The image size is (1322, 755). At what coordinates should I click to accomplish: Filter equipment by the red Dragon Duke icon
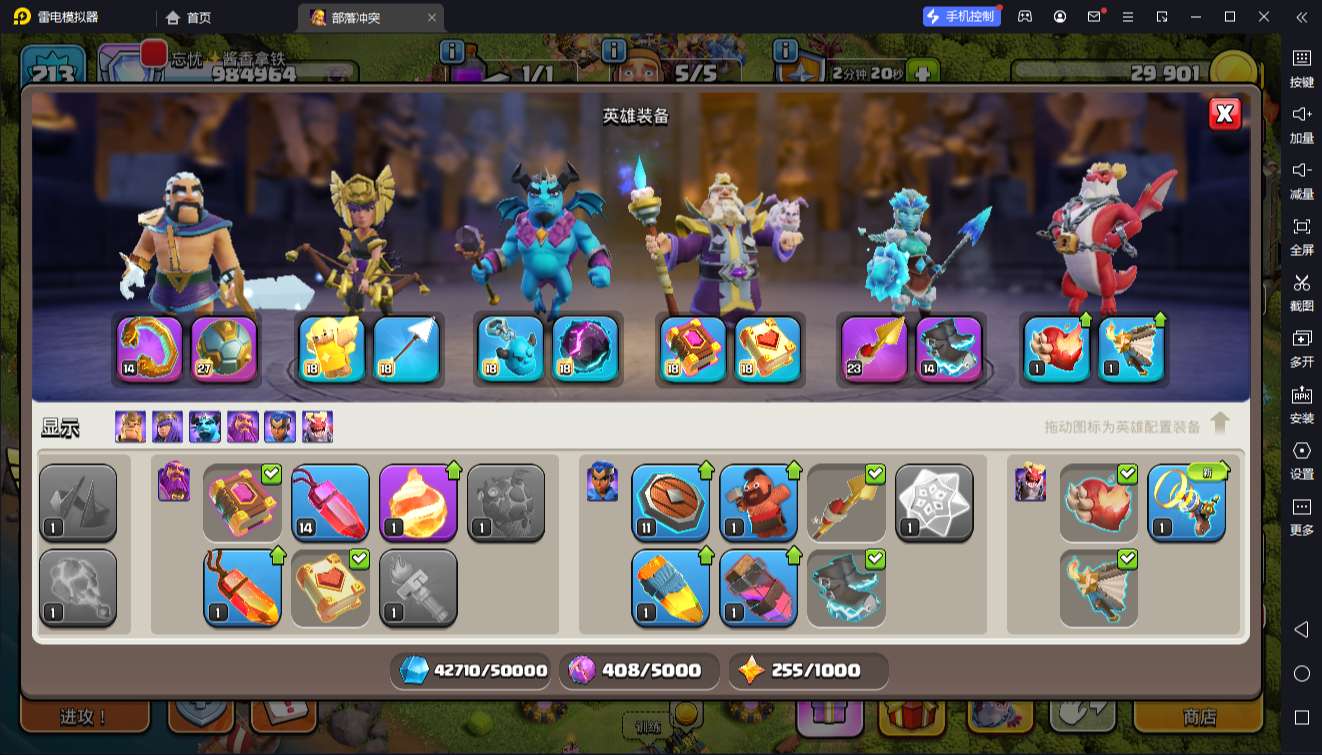pyautogui.click(x=317, y=427)
